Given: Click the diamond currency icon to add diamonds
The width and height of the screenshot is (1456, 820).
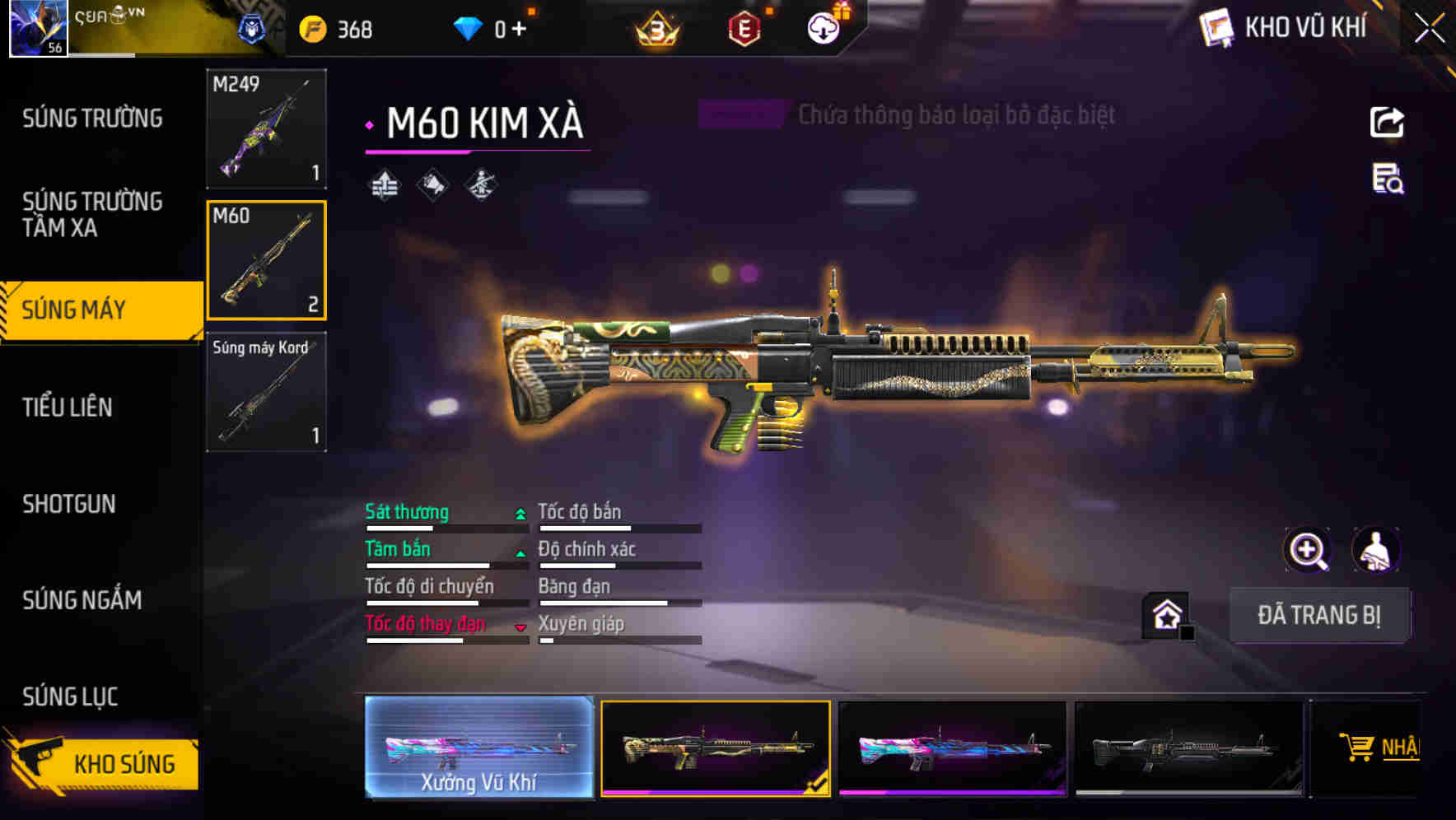Looking at the screenshot, I should [x=469, y=26].
